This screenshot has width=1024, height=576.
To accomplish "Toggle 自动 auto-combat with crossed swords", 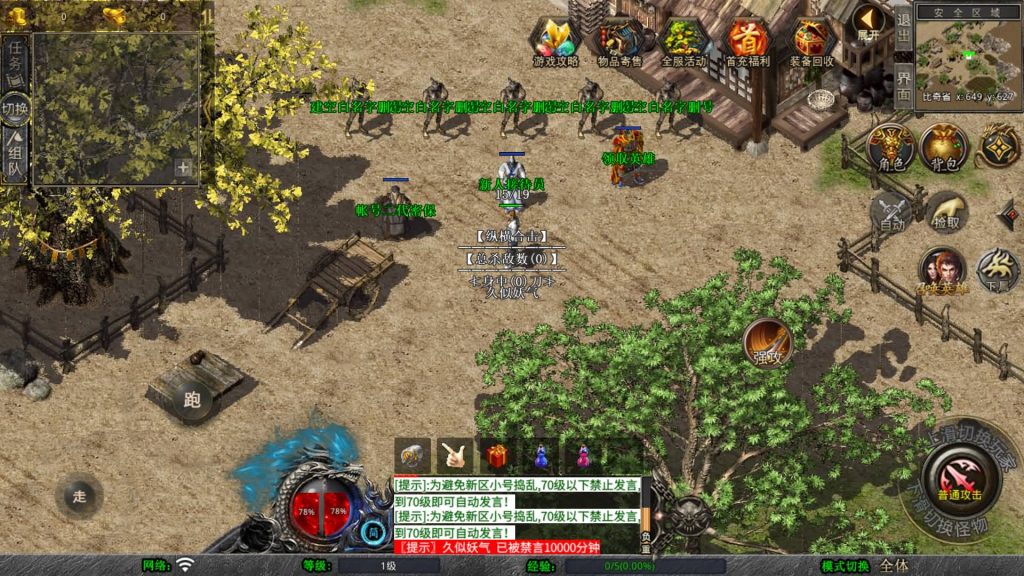I will 888,212.
